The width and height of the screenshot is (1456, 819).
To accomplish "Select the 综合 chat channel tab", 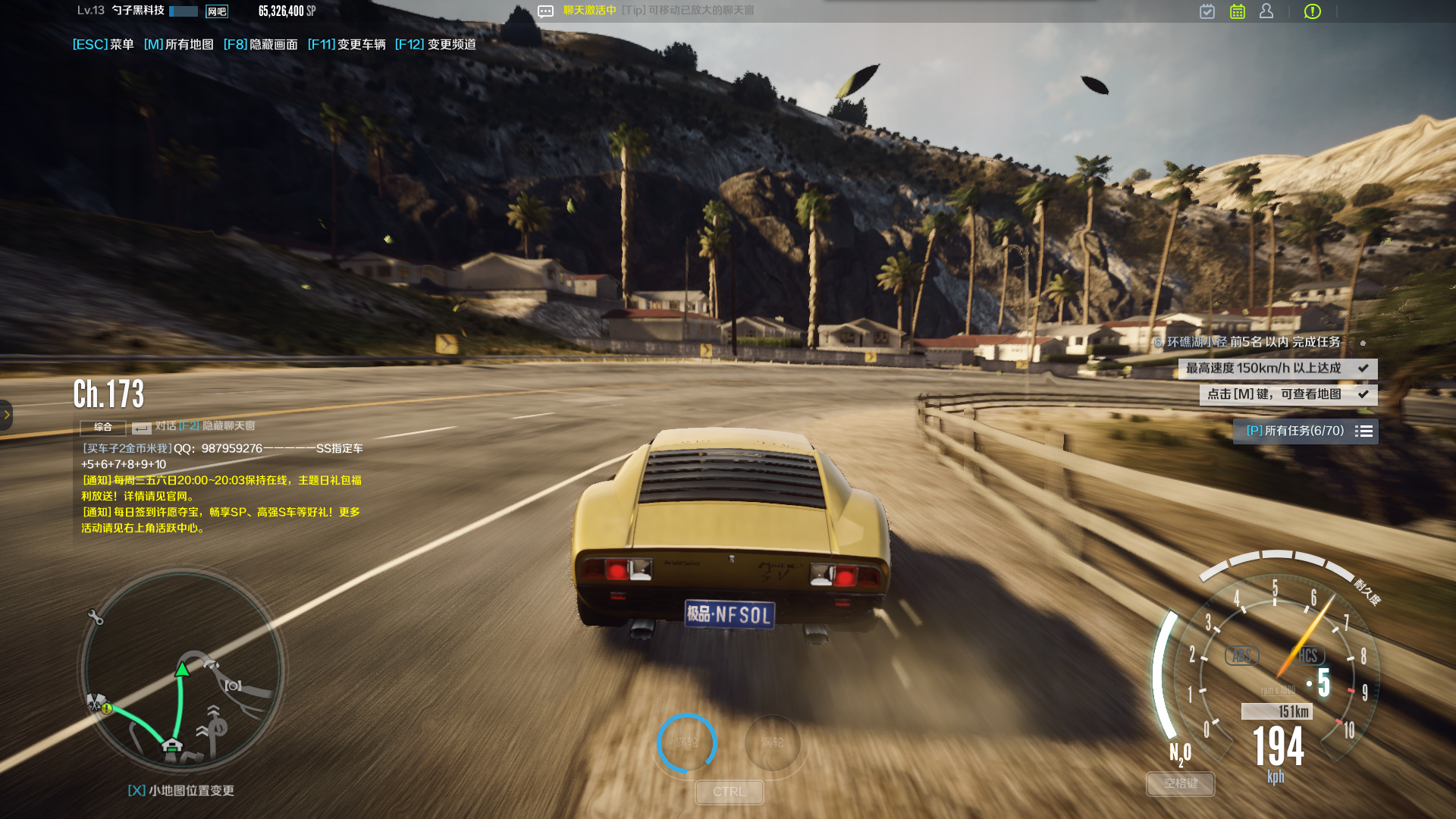I will point(102,427).
